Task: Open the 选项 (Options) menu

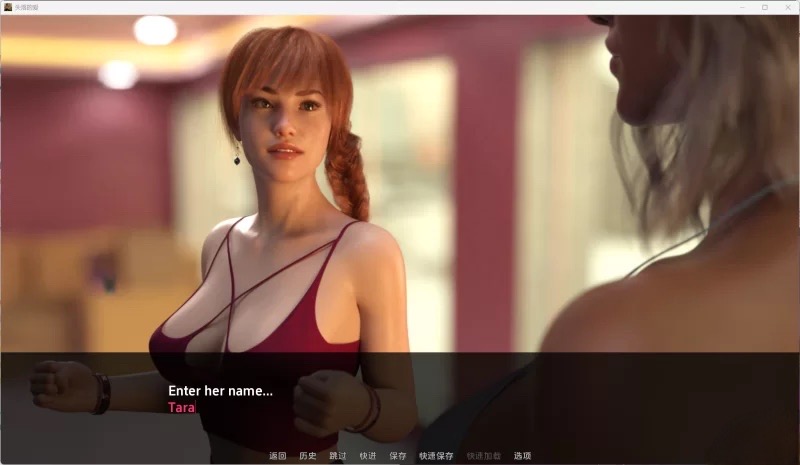Action: tap(522, 456)
